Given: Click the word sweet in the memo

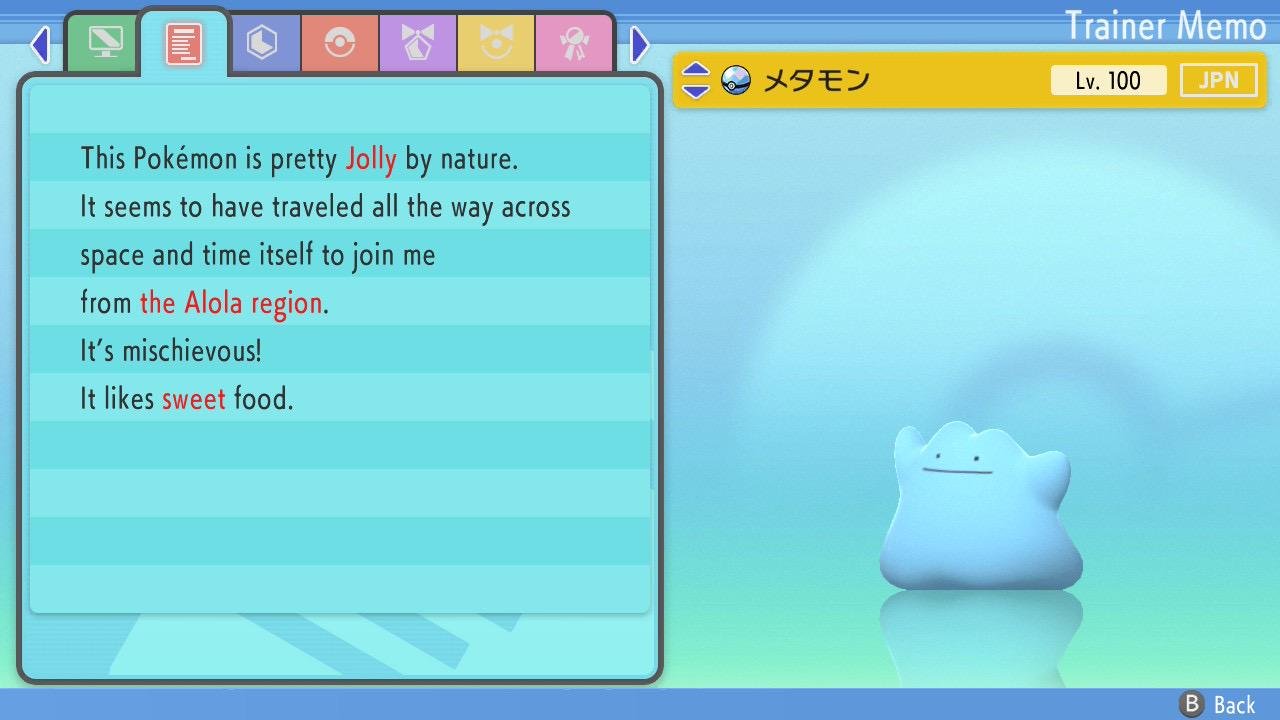Looking at the screenshot, I should (194, 398).
